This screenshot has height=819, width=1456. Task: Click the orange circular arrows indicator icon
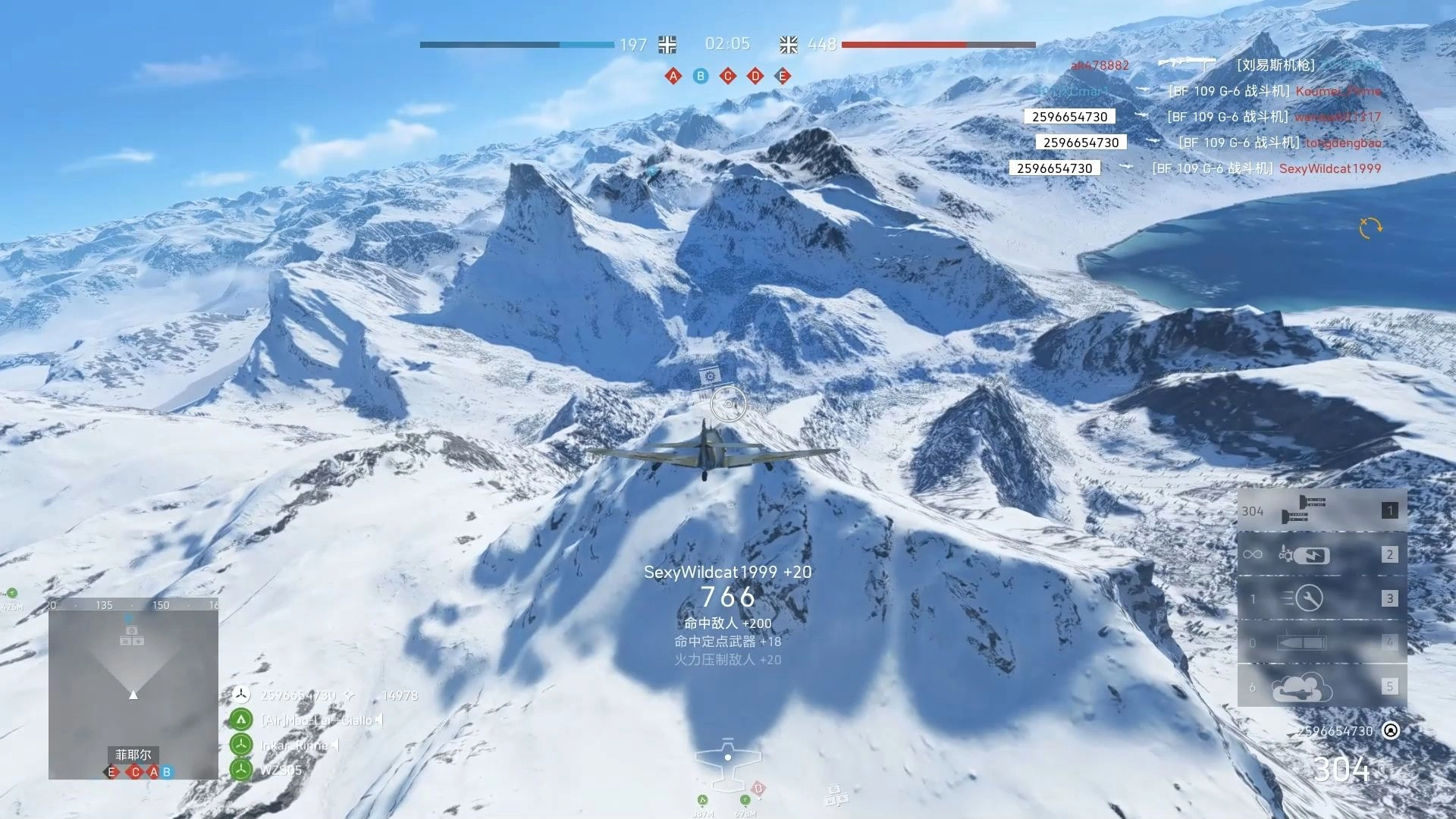(x=1370, y=227)
